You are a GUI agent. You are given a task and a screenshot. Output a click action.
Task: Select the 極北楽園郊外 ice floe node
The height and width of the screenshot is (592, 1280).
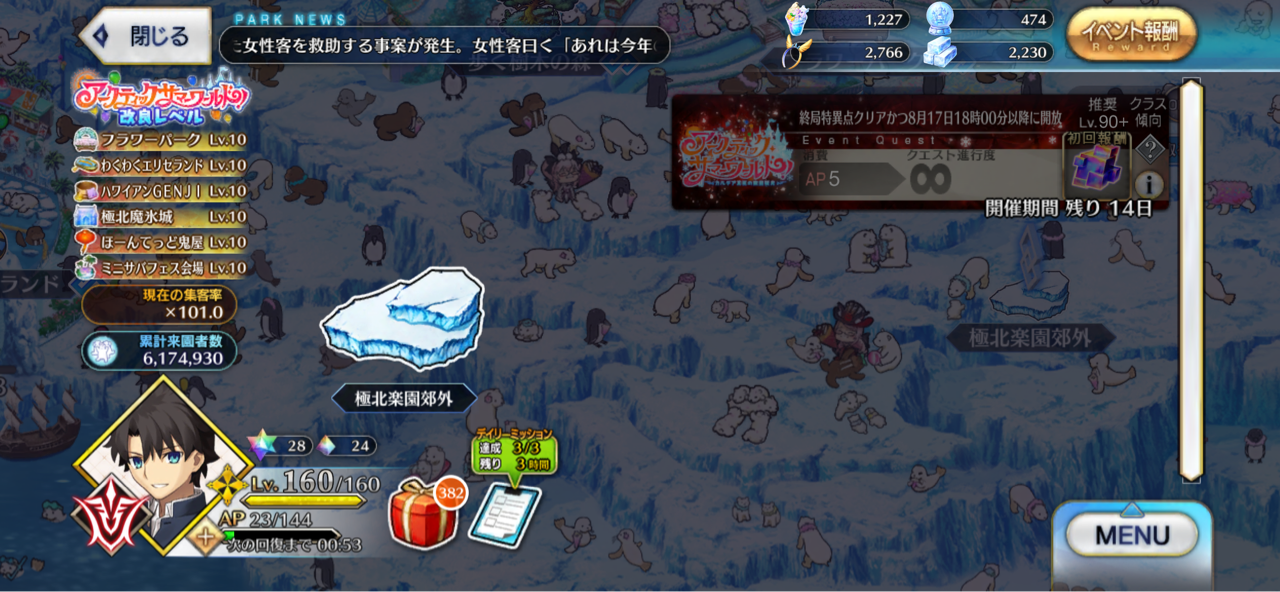pyautogui.click(x=402, y=318)
